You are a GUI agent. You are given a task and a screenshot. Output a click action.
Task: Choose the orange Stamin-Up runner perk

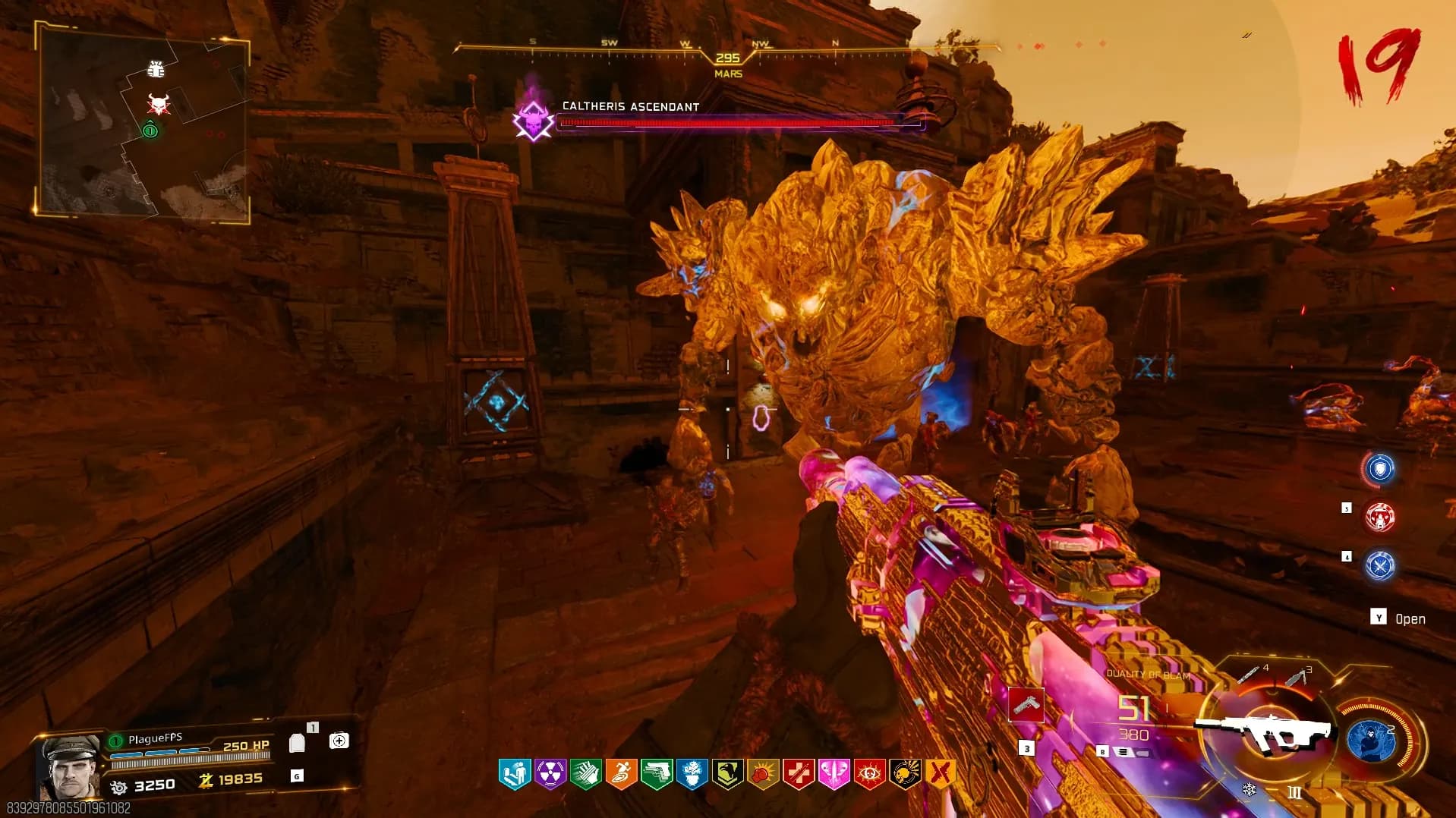click(621, 774)
